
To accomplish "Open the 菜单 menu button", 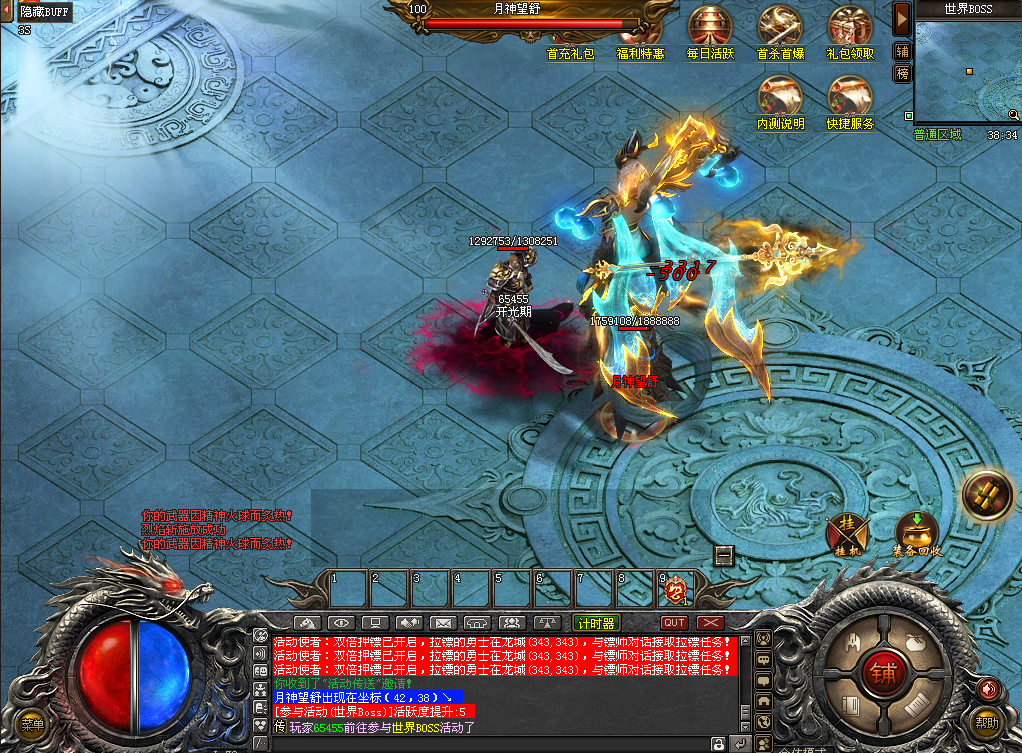I will (x=33, y=724).
